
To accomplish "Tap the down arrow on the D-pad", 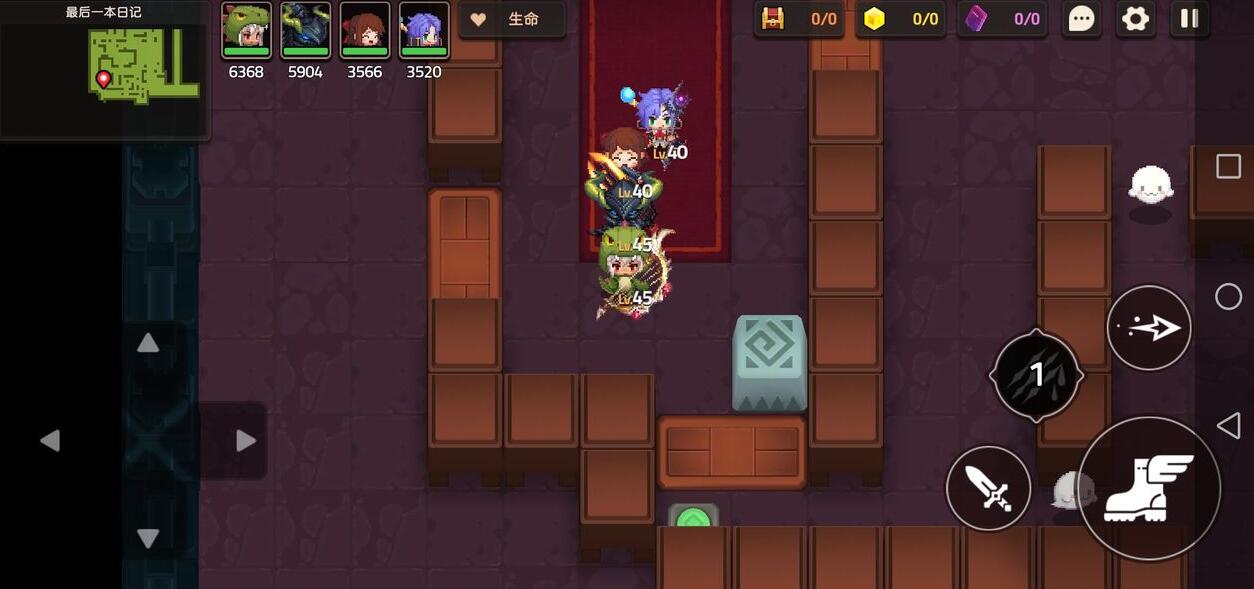I will [148, 538].
